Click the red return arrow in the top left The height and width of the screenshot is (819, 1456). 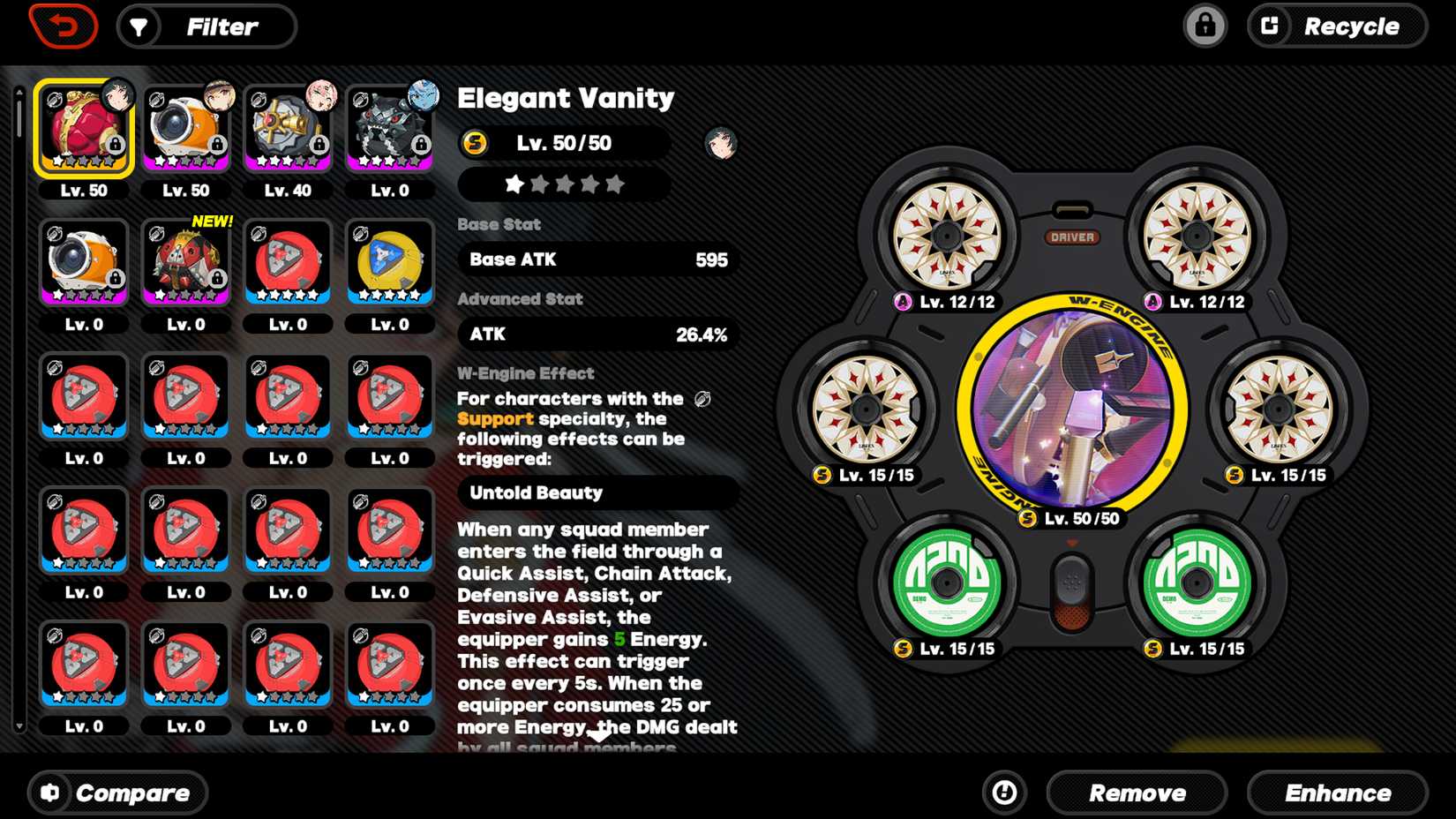coord(62,26)
